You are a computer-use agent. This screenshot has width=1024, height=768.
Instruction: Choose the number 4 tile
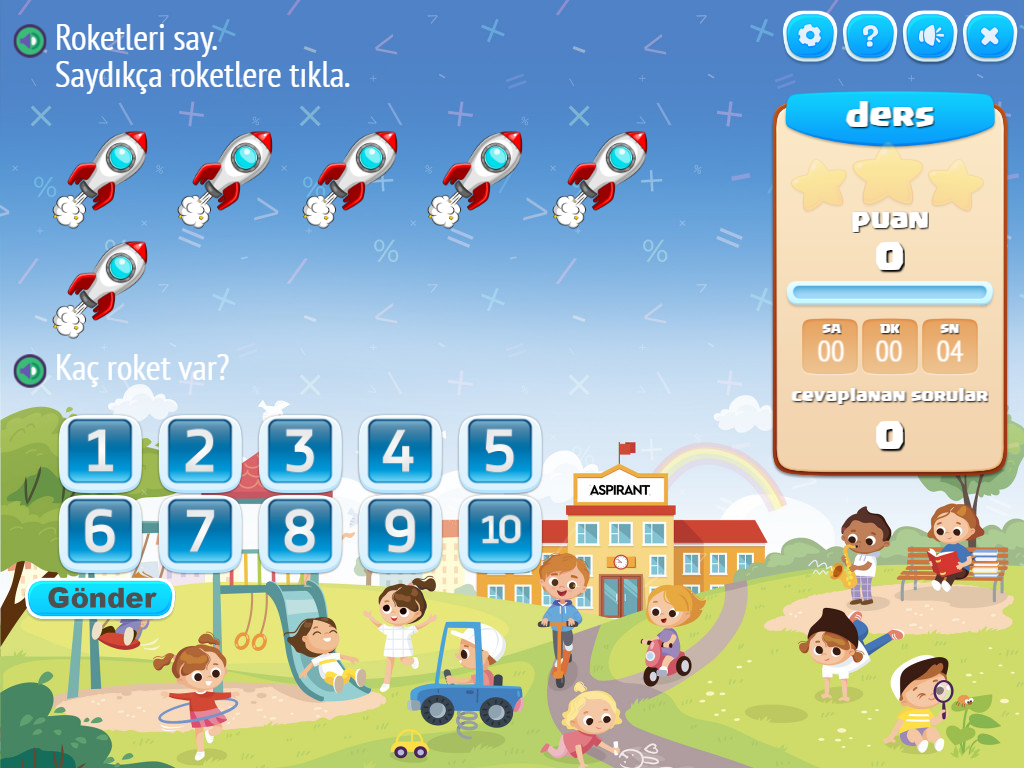[400, 453]
